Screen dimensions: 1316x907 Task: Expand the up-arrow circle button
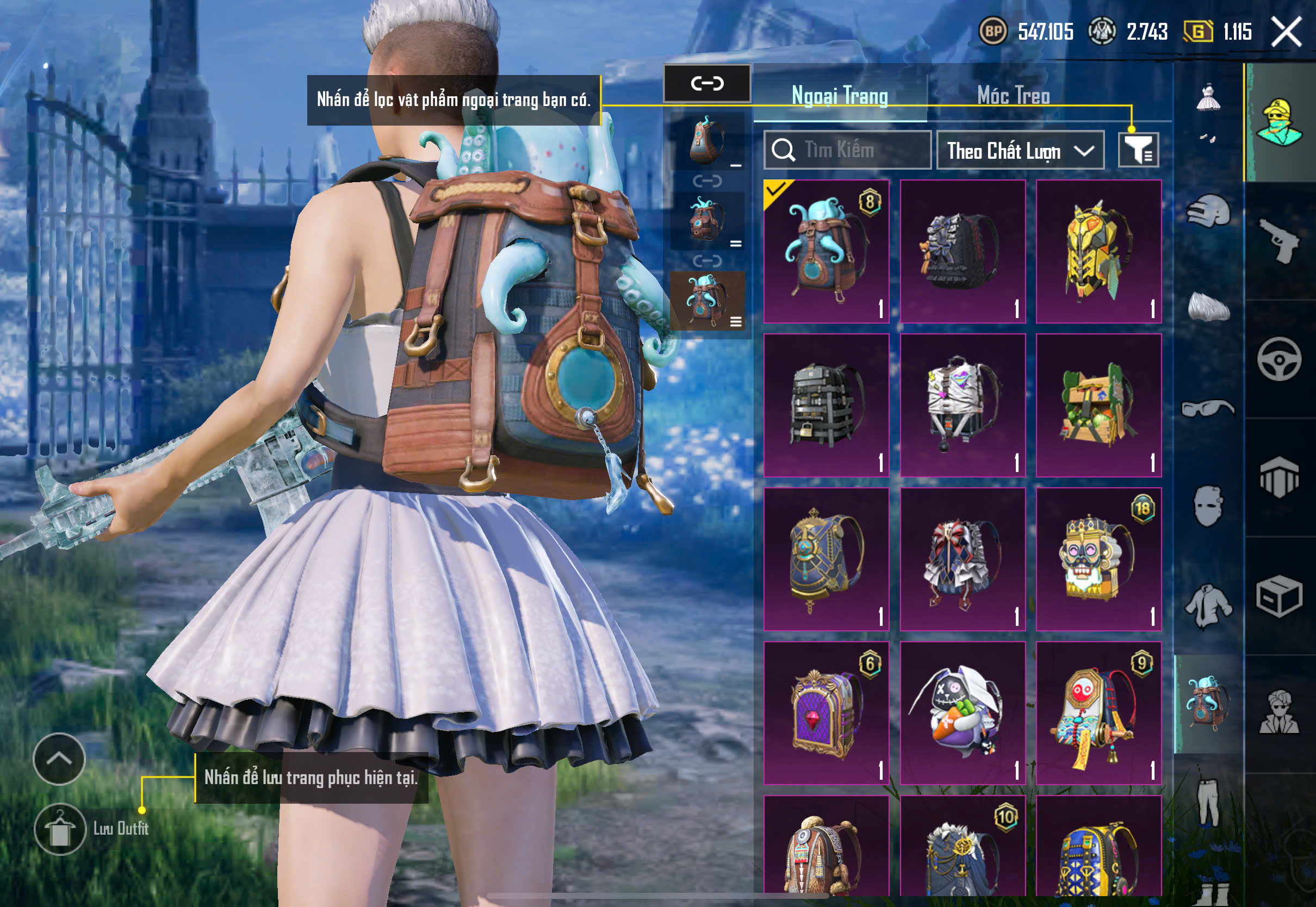59,759
